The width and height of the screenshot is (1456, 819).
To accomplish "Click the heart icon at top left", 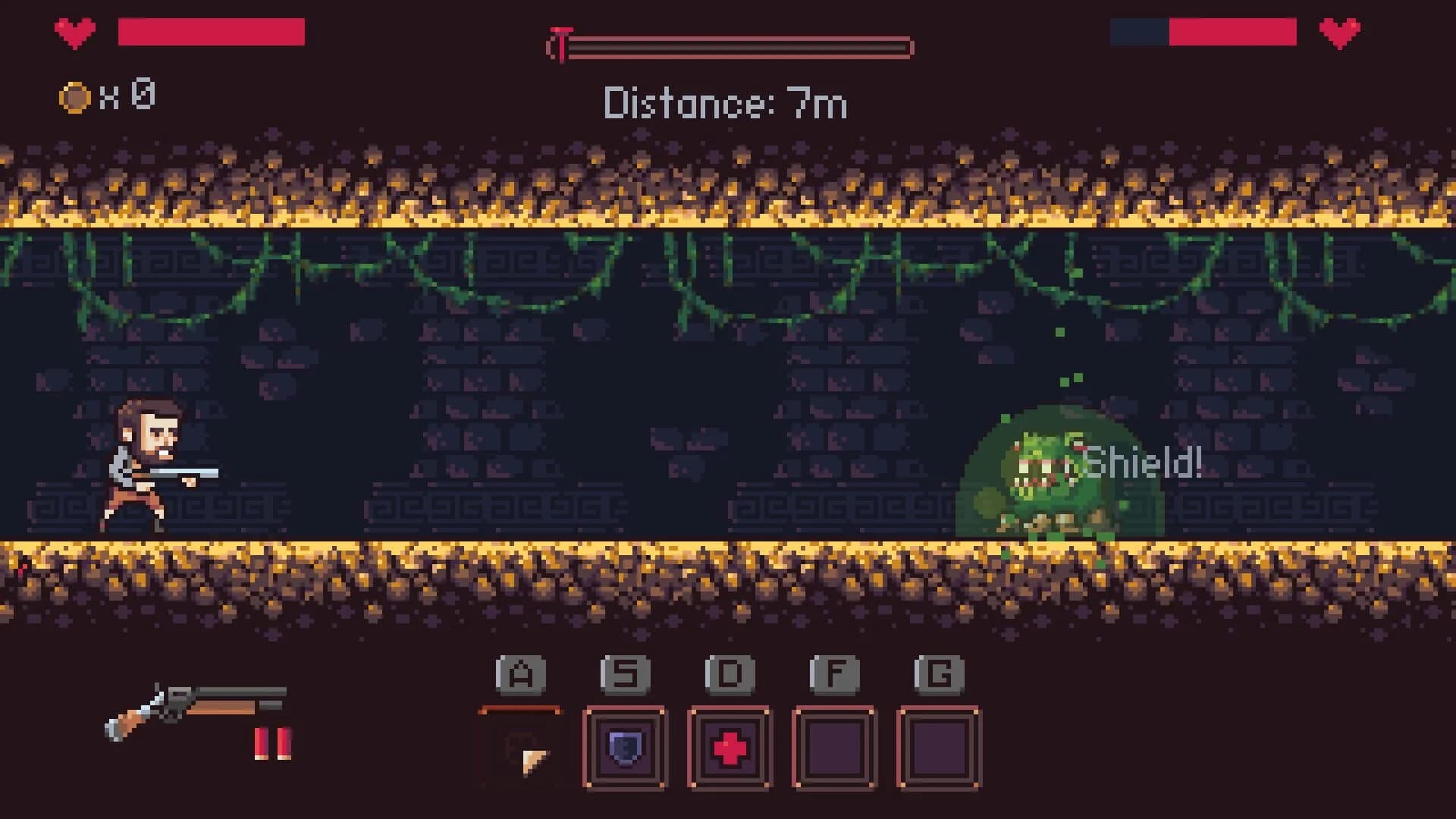I will 74,32.
